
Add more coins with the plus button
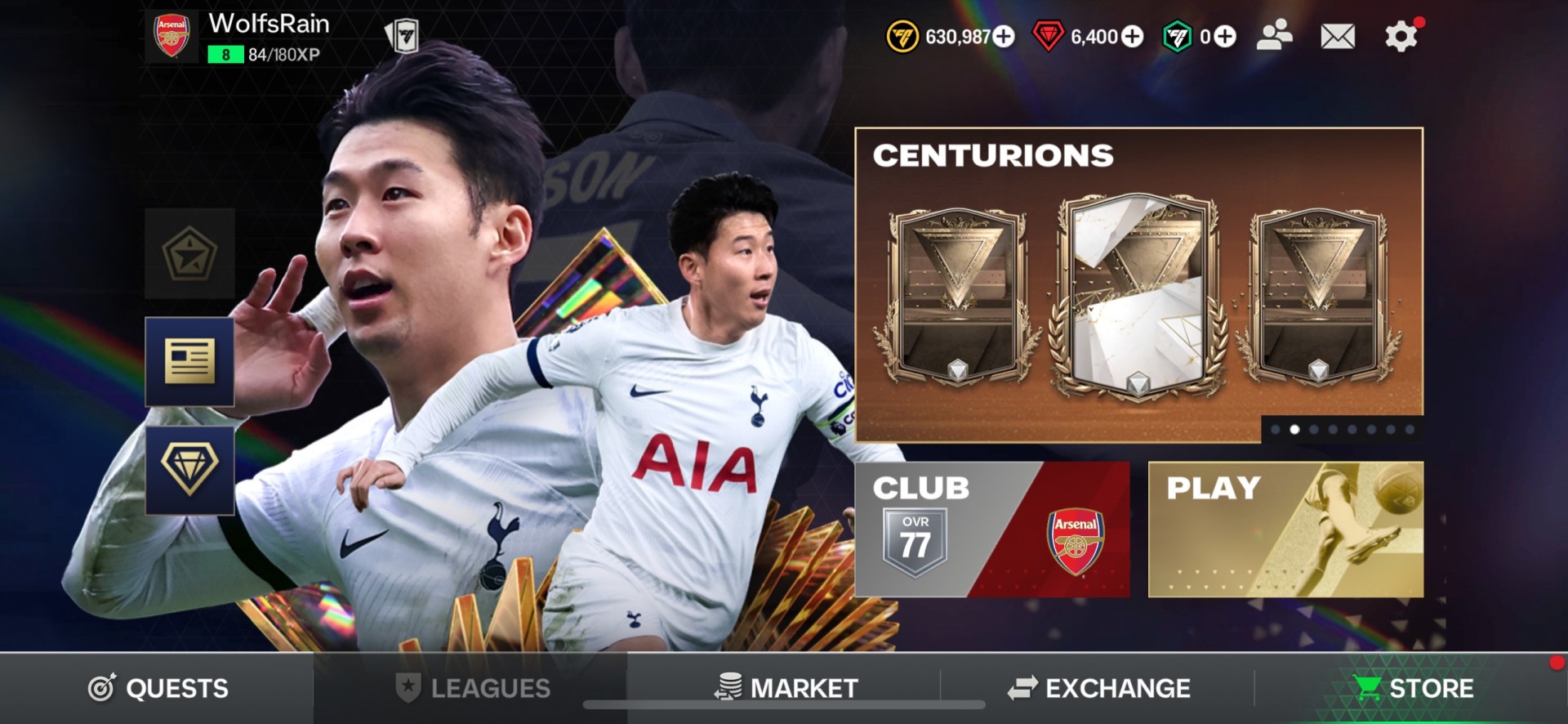tap(1004, 37)
